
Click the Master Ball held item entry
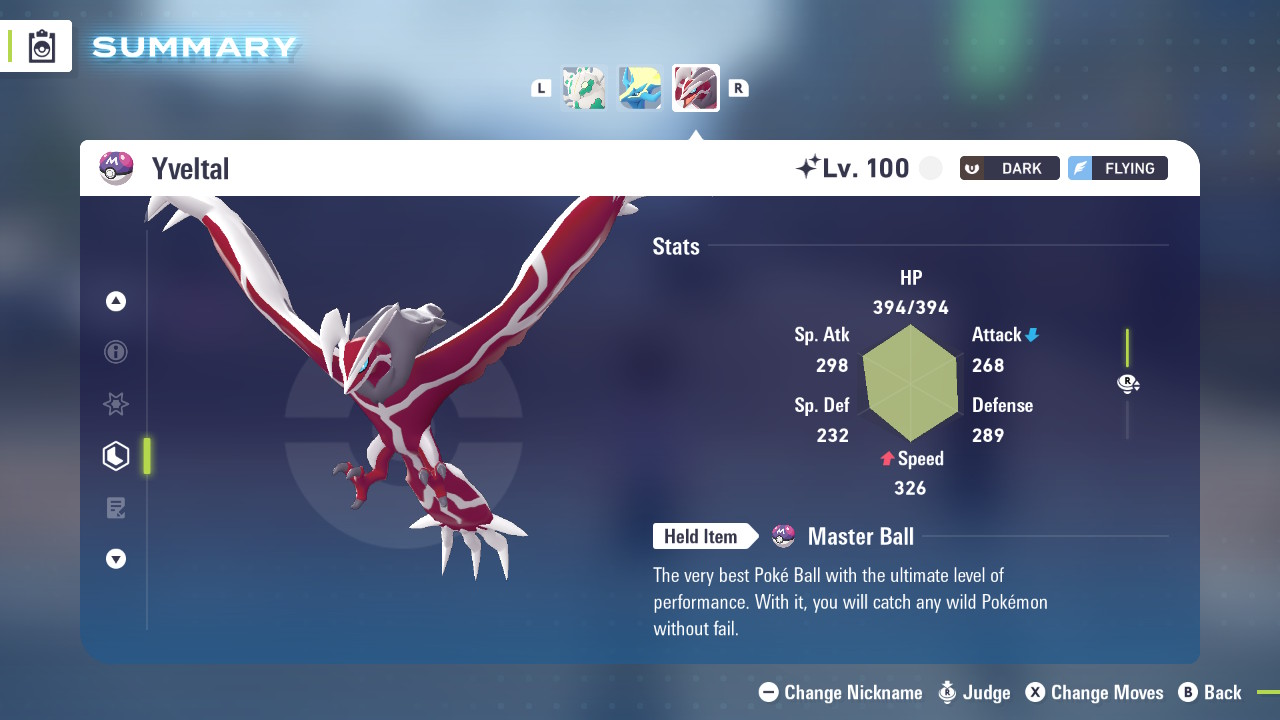tap(859, 537)
